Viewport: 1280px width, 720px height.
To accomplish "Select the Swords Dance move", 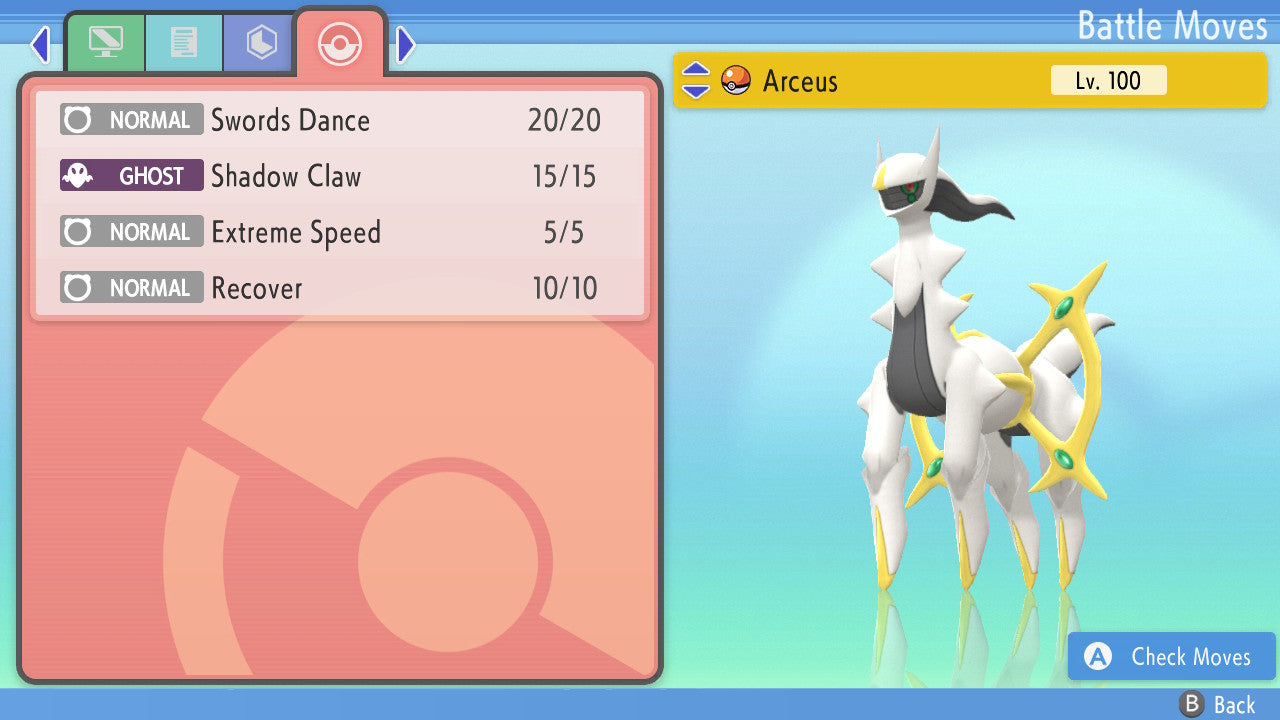I will (x=340, y=121).
